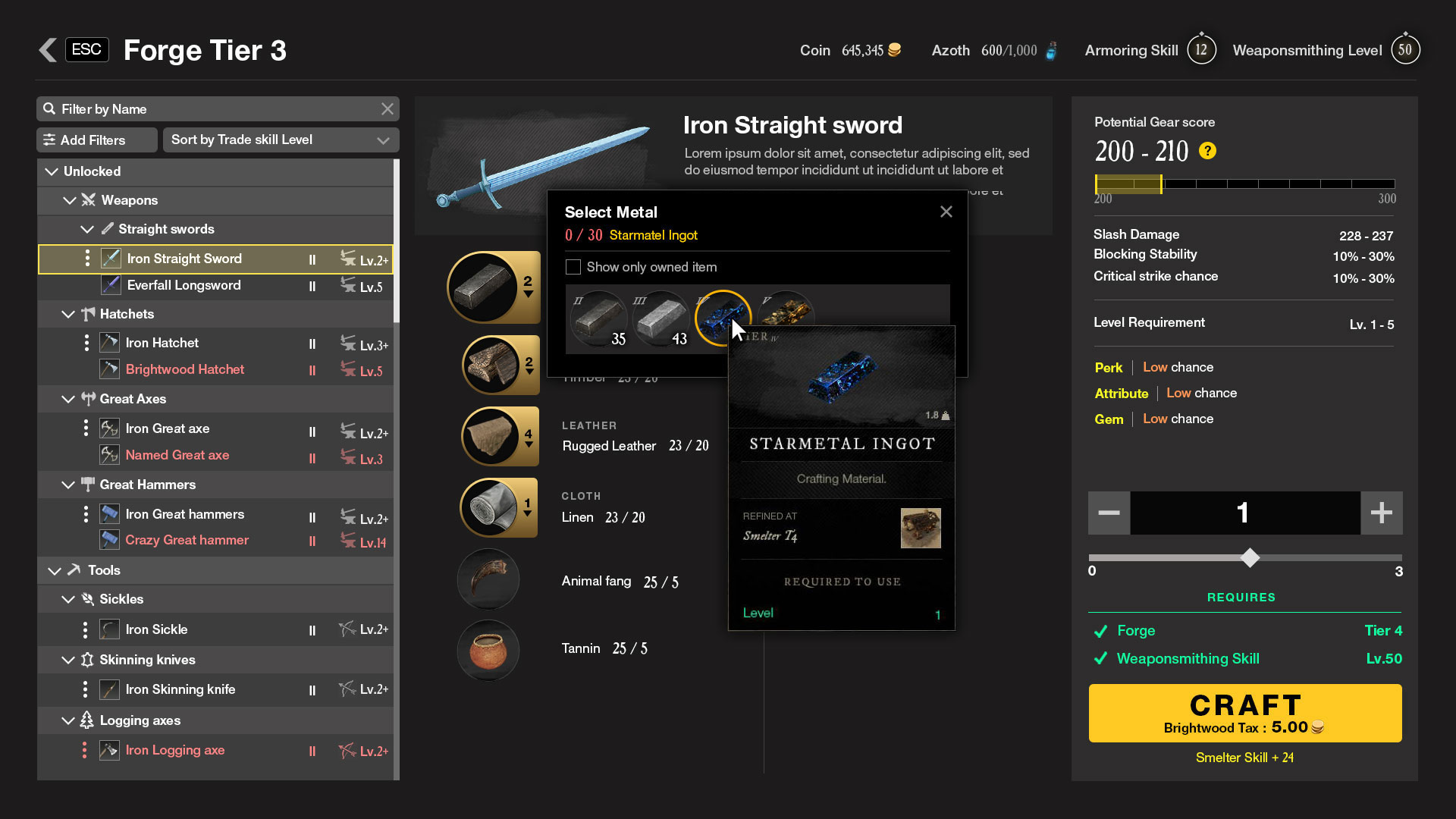Select the Named Great axe recipe

click(x=177, y=455)
